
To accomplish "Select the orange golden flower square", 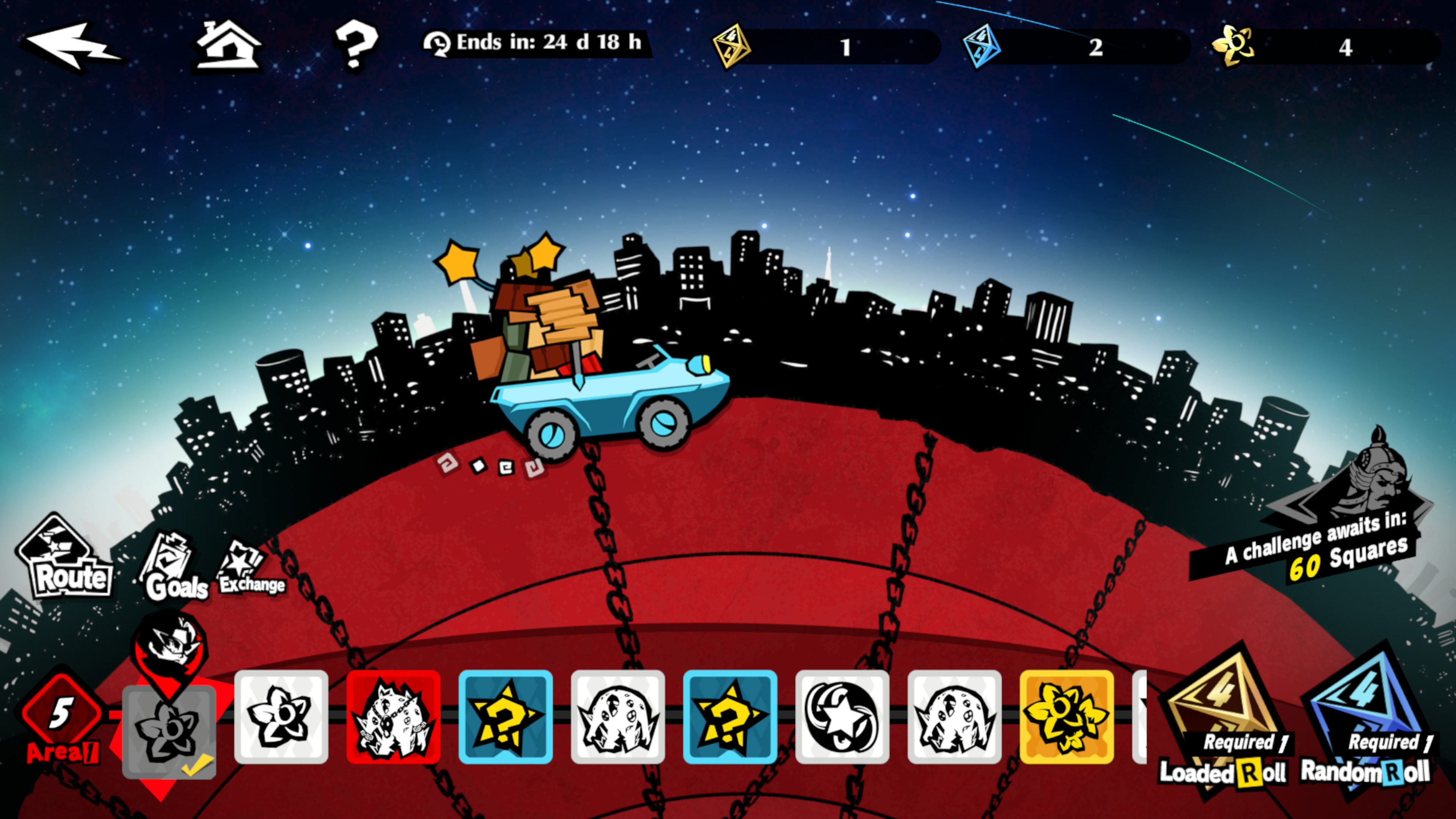I will (1067, 717).
